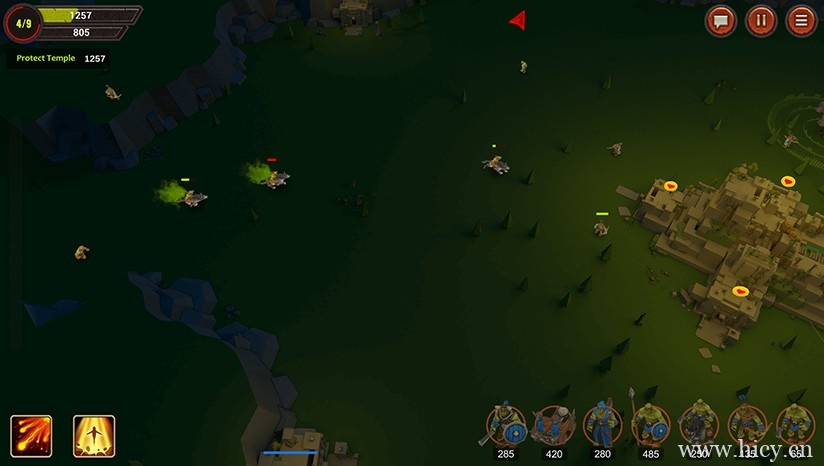This screenshot has width=824, height=466.
Task: Open the chat speech bubble button
Action: pyautogui.click(x=721, y=21)
